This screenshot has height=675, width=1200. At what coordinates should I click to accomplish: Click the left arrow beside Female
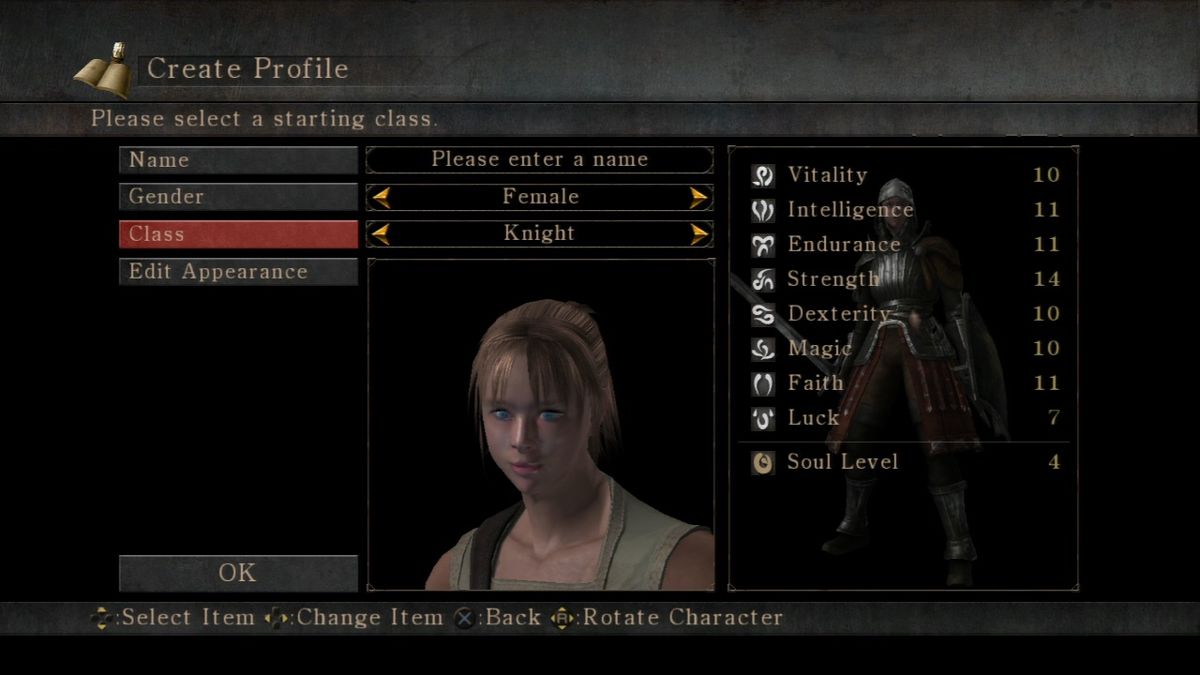point(380,197)
